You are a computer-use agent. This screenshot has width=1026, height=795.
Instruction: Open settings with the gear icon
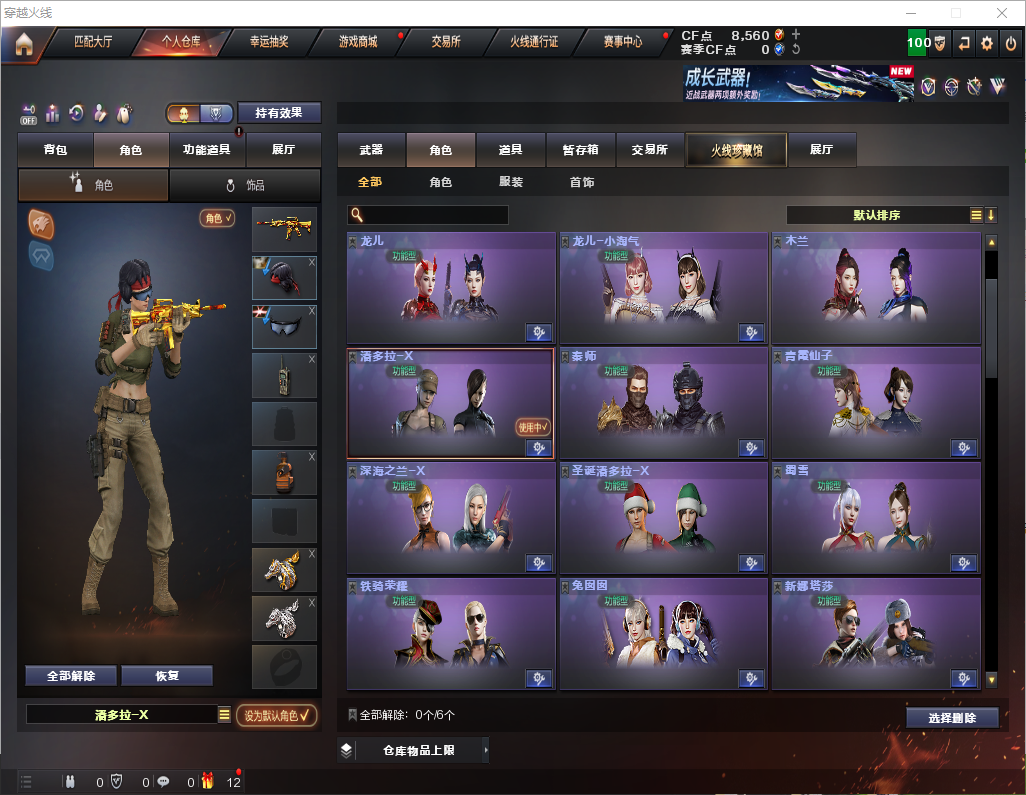(x=987, y=43)
